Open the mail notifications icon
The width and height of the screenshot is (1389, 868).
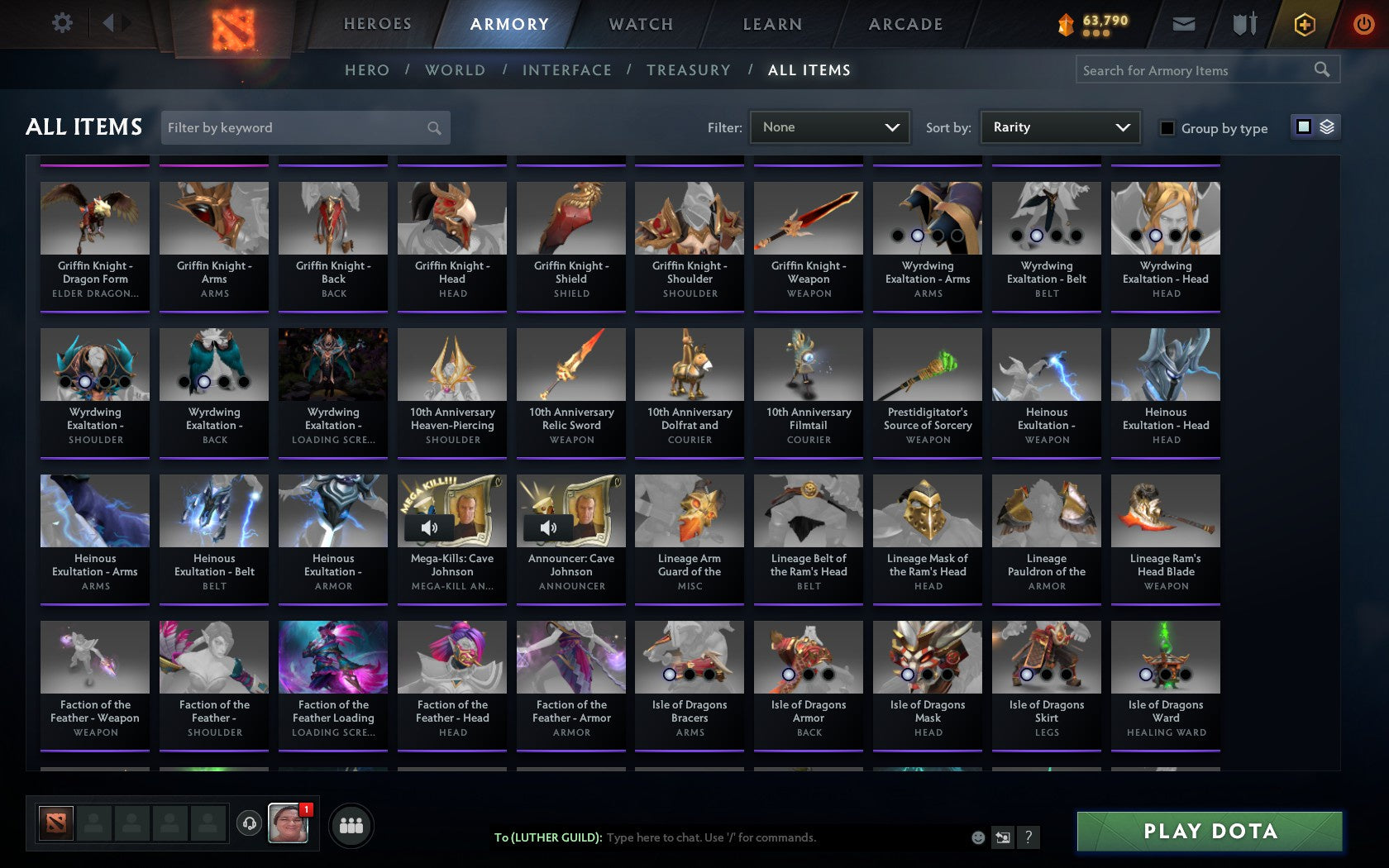click(1184, 23)
